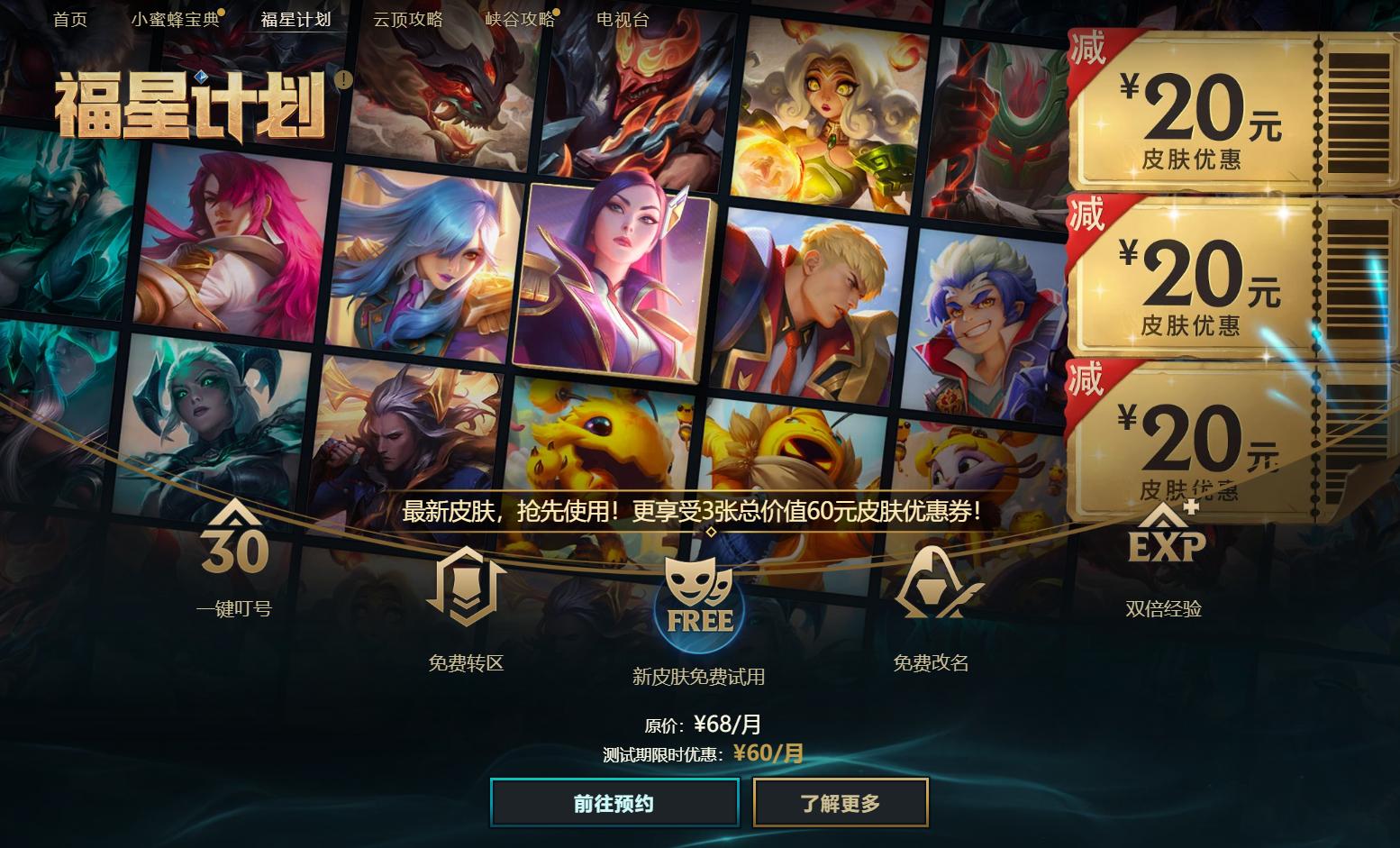The height and width of the screenshot is (848, 1400).
Task: Switch to the 首页 tab
Action: (x=71, y=19)
